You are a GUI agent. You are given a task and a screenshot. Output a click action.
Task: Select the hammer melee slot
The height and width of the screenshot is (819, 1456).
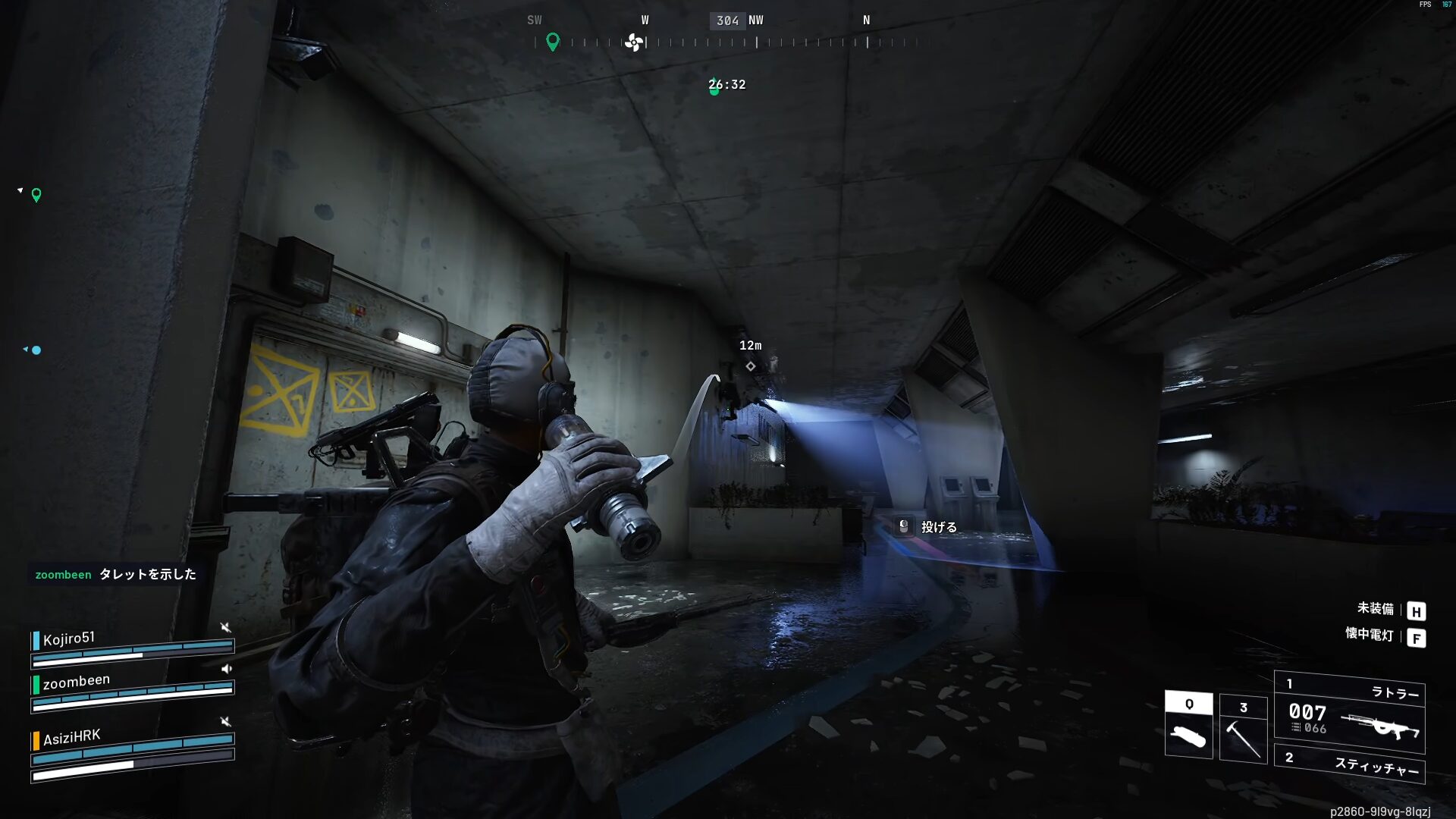coord(1243,729)
